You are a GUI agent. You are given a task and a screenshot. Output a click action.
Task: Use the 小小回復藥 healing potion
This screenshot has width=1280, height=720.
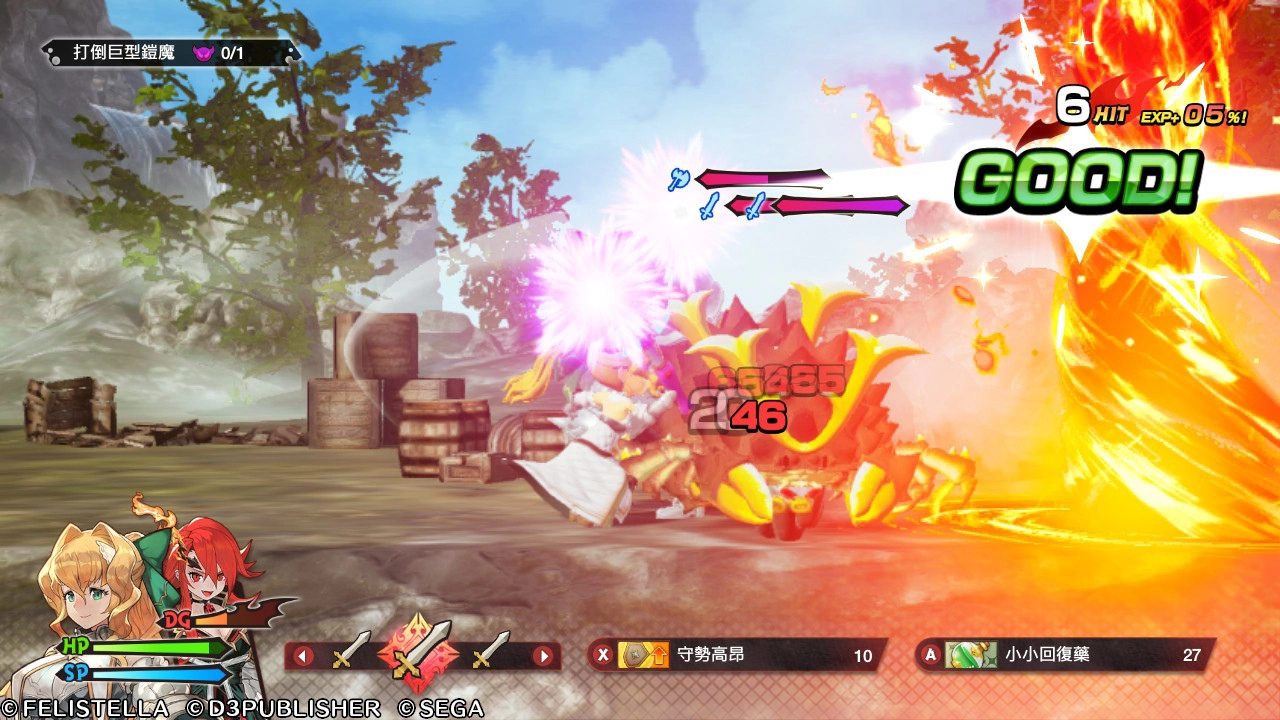(x=1063, y=655)
